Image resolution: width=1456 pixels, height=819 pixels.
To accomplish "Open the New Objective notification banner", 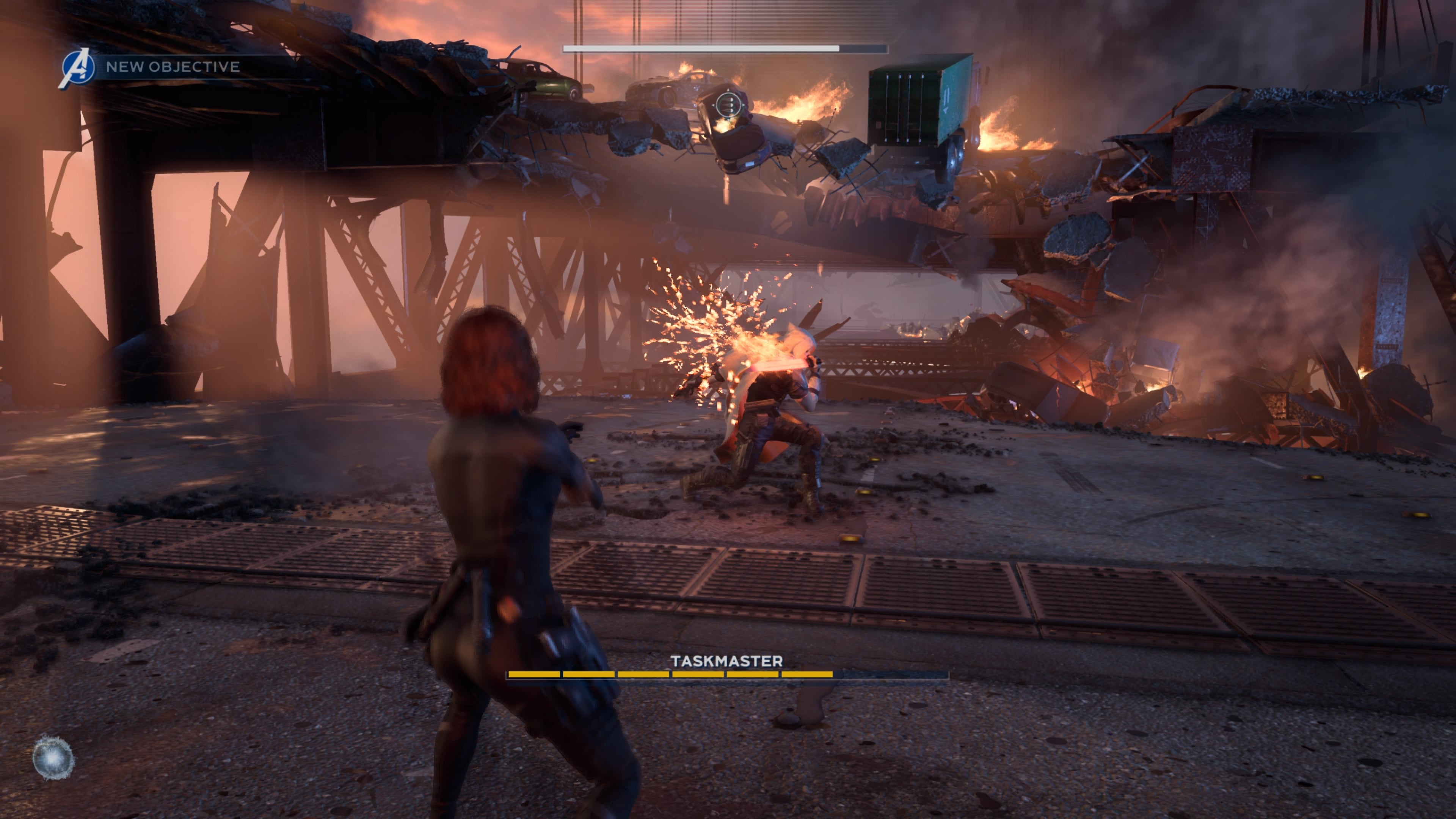I will [173, 67].
